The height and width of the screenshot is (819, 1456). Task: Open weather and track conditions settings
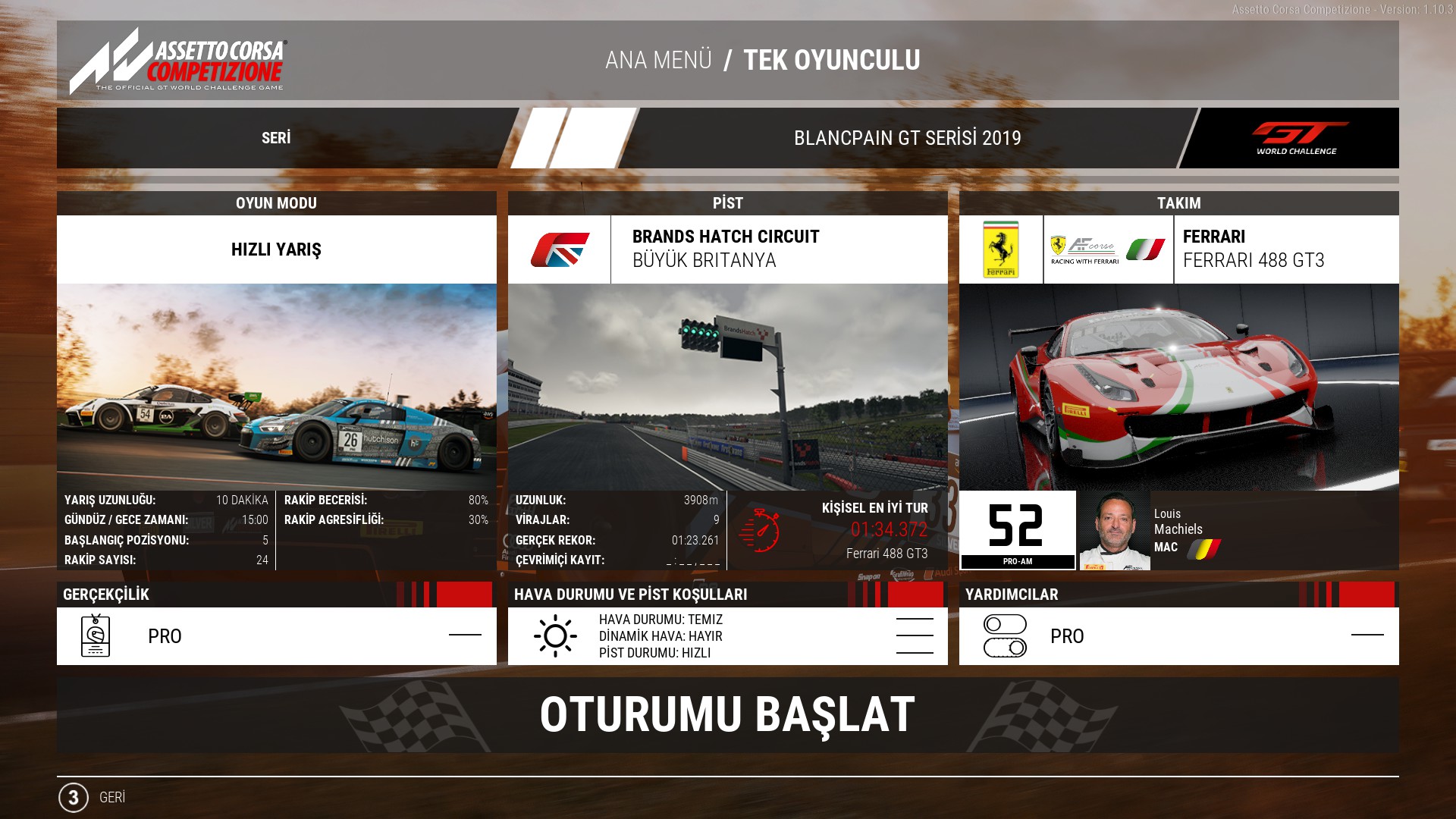tap(727, 635)
